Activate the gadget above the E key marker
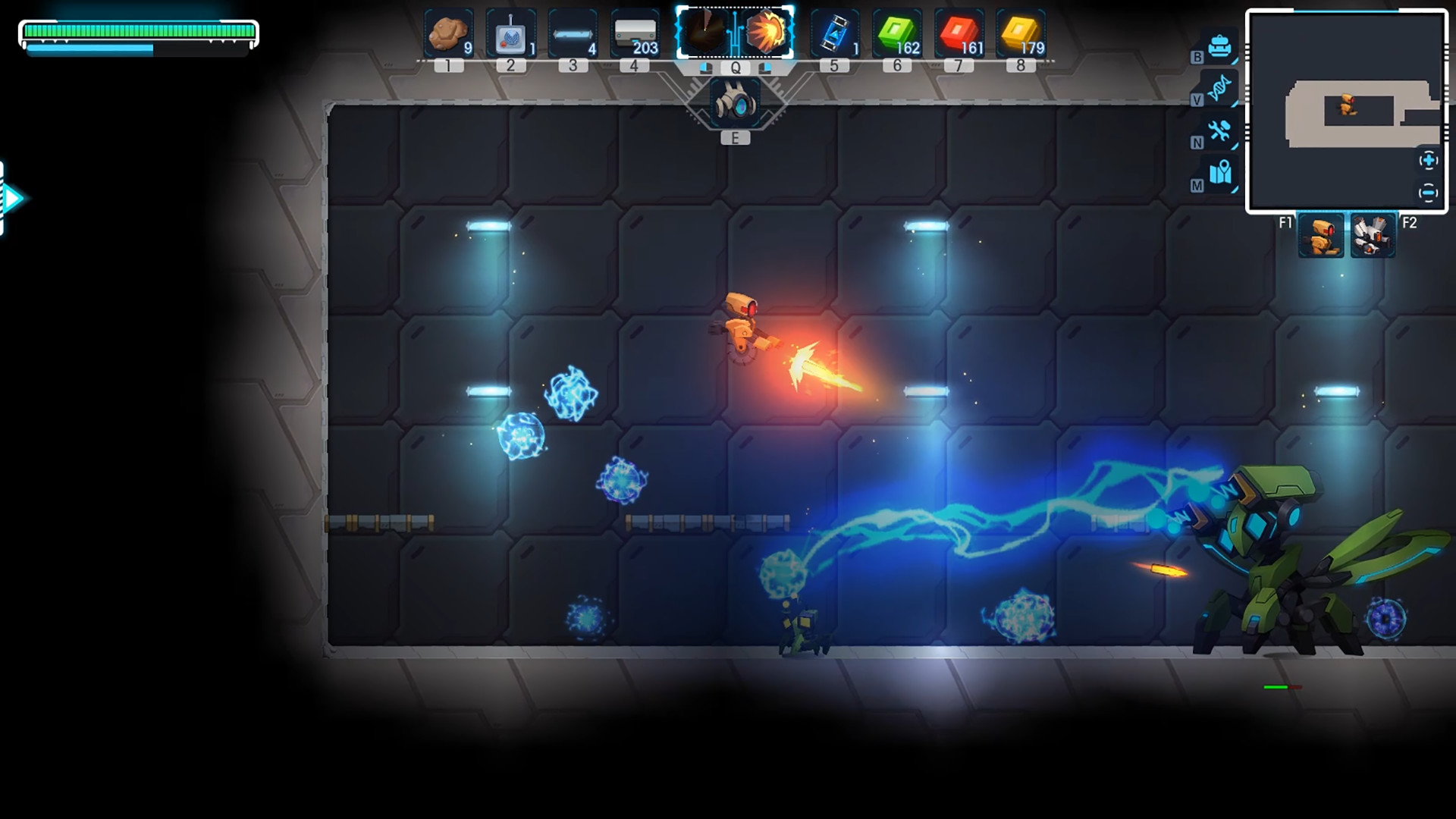 tap(733, 102)
